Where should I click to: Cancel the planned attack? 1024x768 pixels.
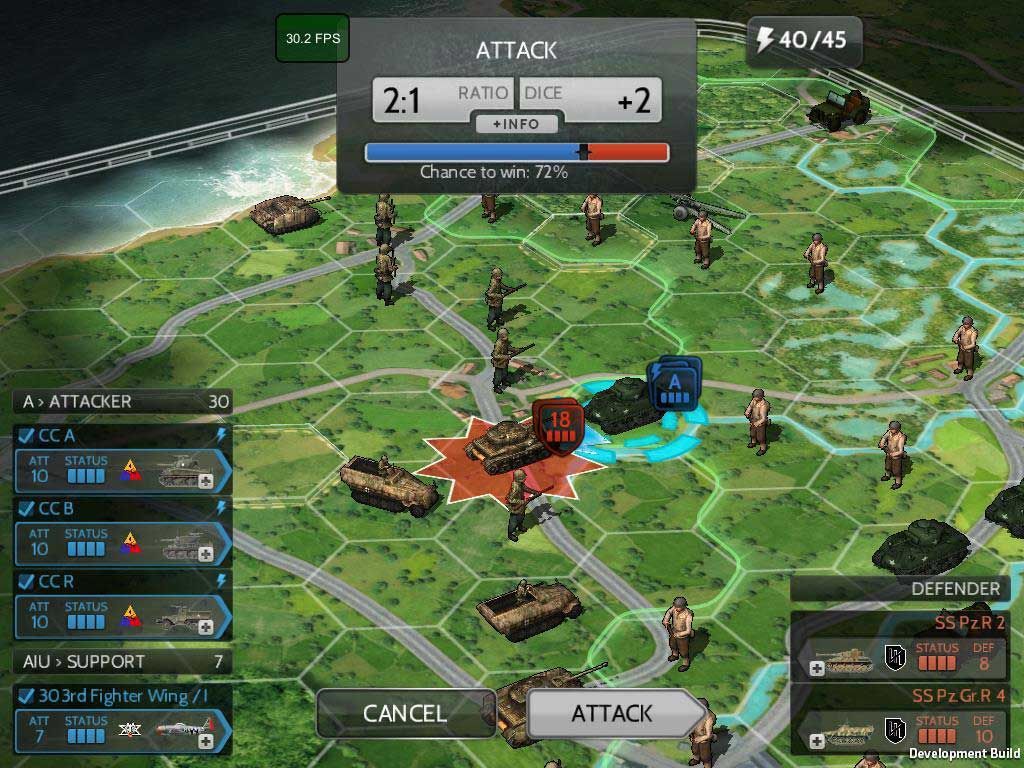tap(404, 713)
